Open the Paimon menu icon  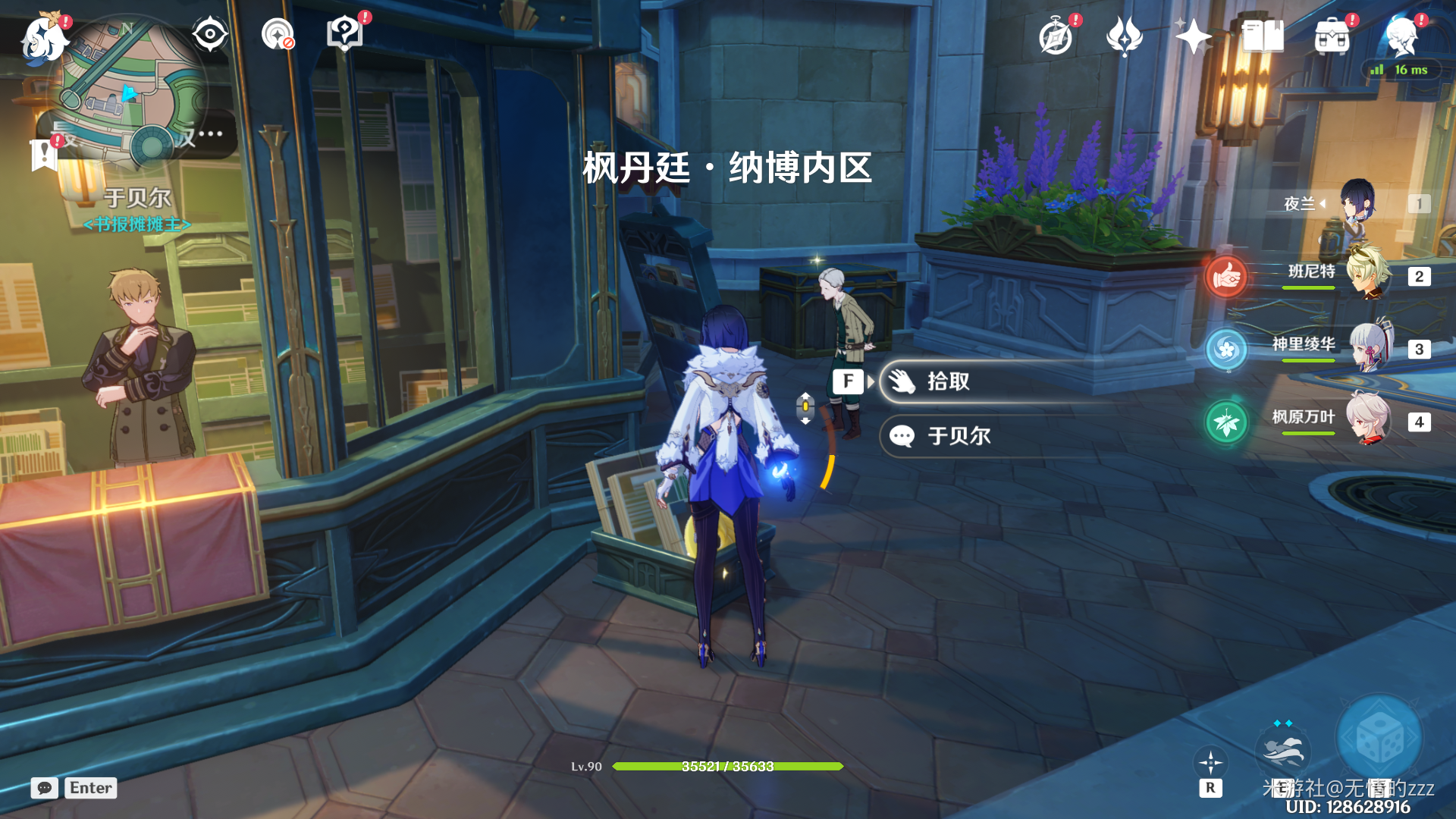pyautogui.click(x=43, y=38)
